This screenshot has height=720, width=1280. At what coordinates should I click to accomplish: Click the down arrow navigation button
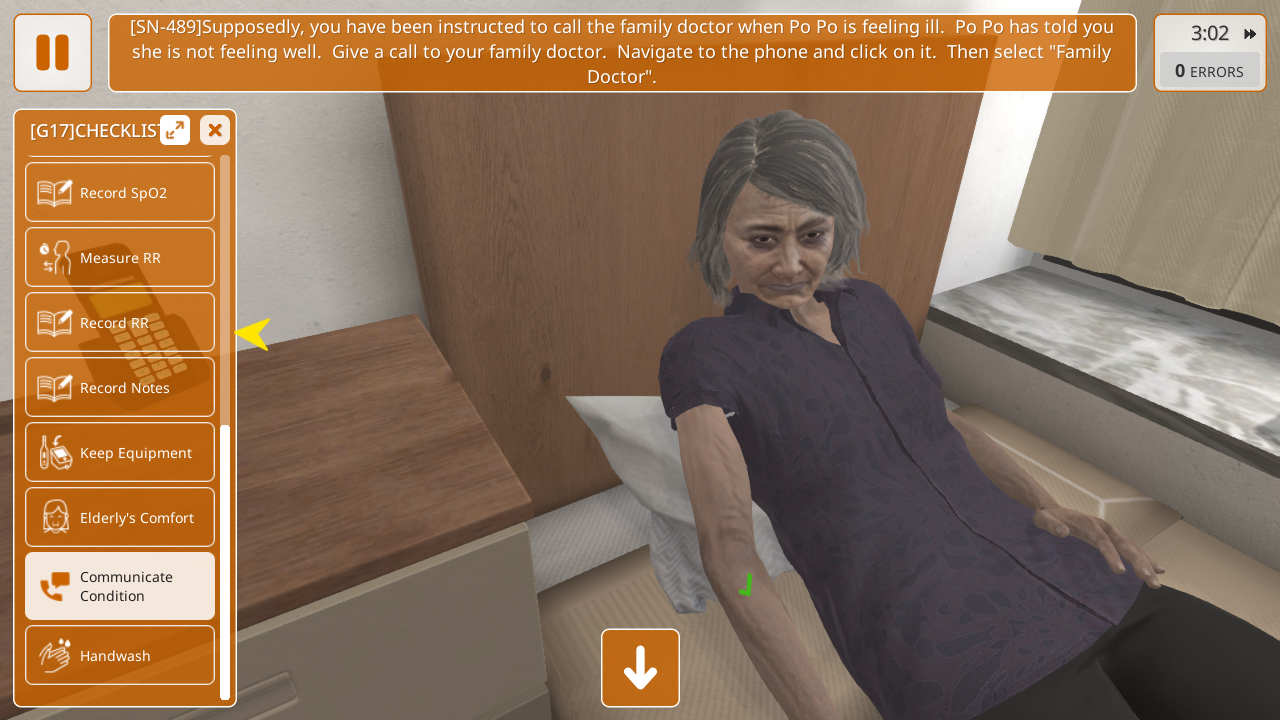click(640, 668)
